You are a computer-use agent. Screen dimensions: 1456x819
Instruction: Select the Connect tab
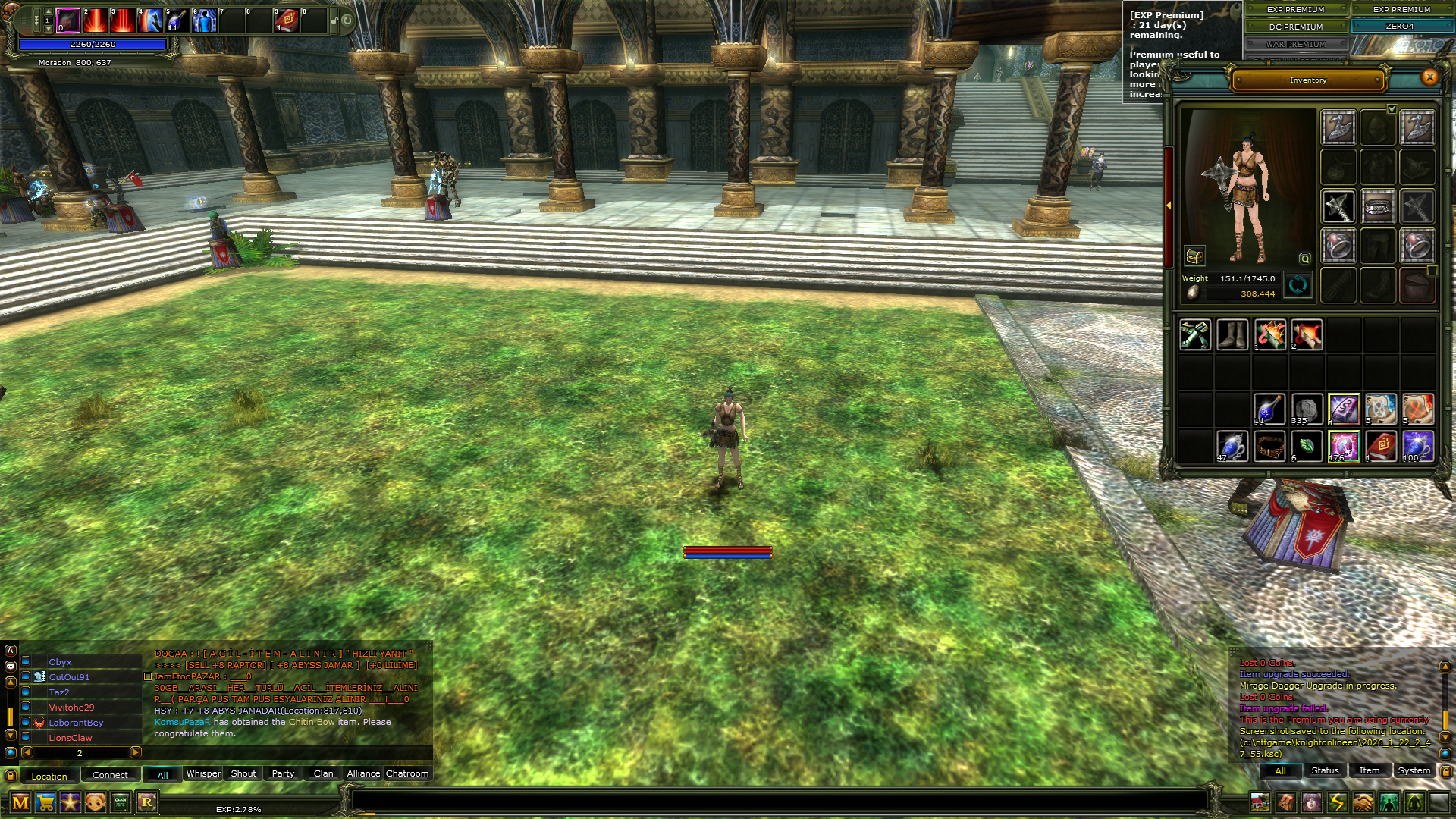[x=110, y=775]
